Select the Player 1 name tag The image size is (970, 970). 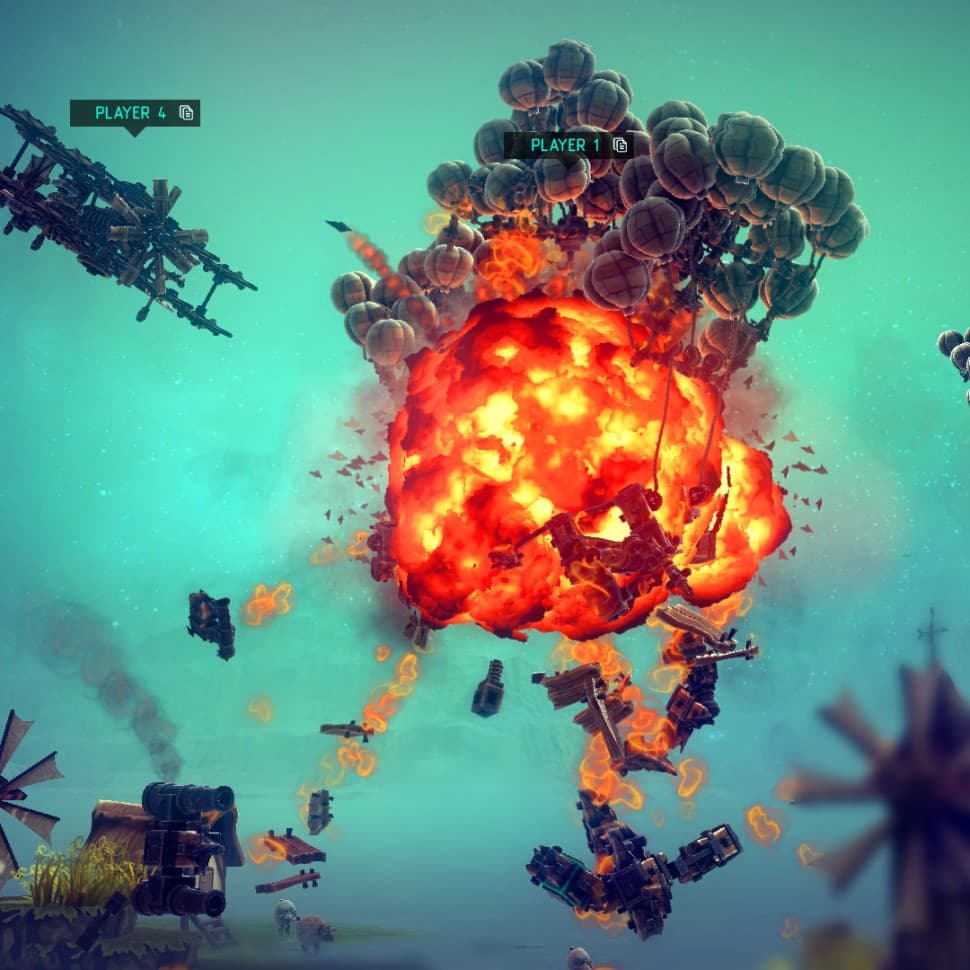[x=565, y=145]
